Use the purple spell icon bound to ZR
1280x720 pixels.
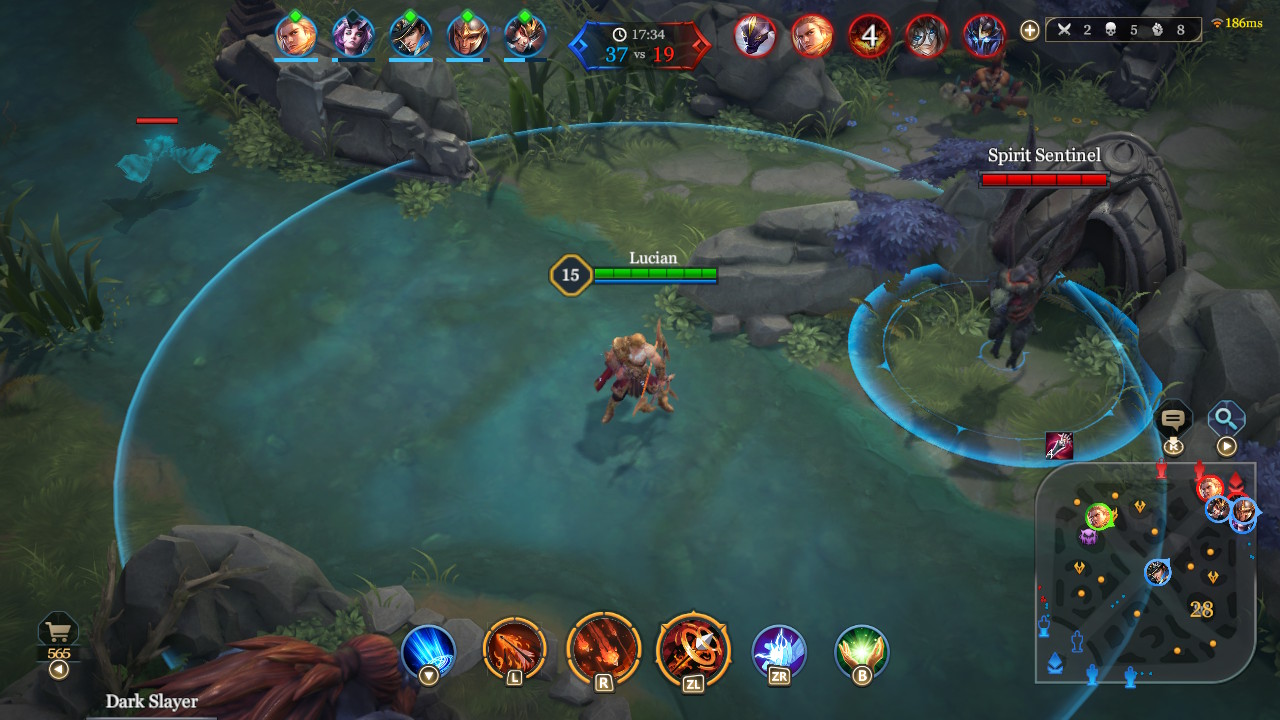click(778, 652)
